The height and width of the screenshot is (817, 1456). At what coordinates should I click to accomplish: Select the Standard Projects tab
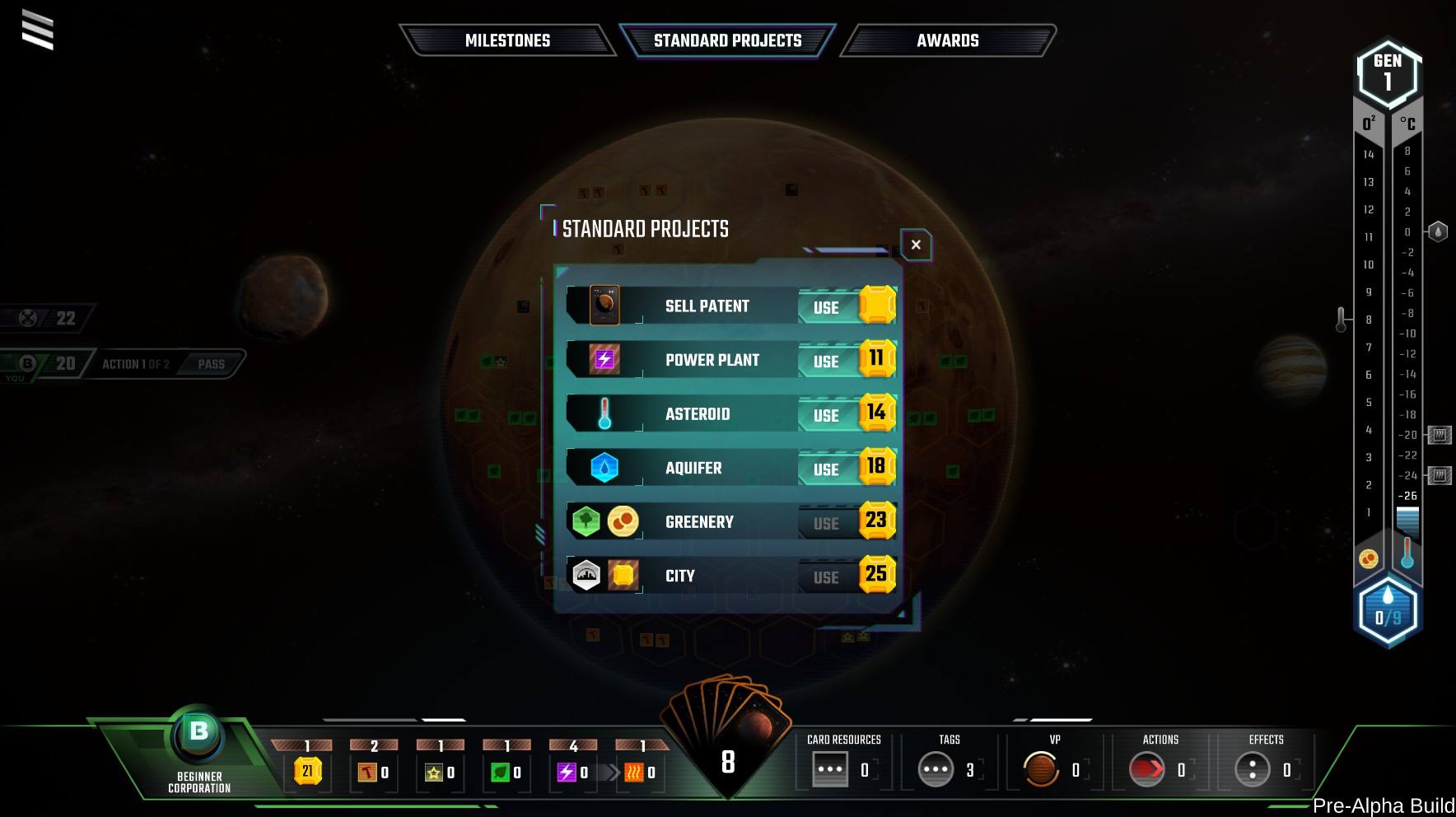(x=727, y=40)
